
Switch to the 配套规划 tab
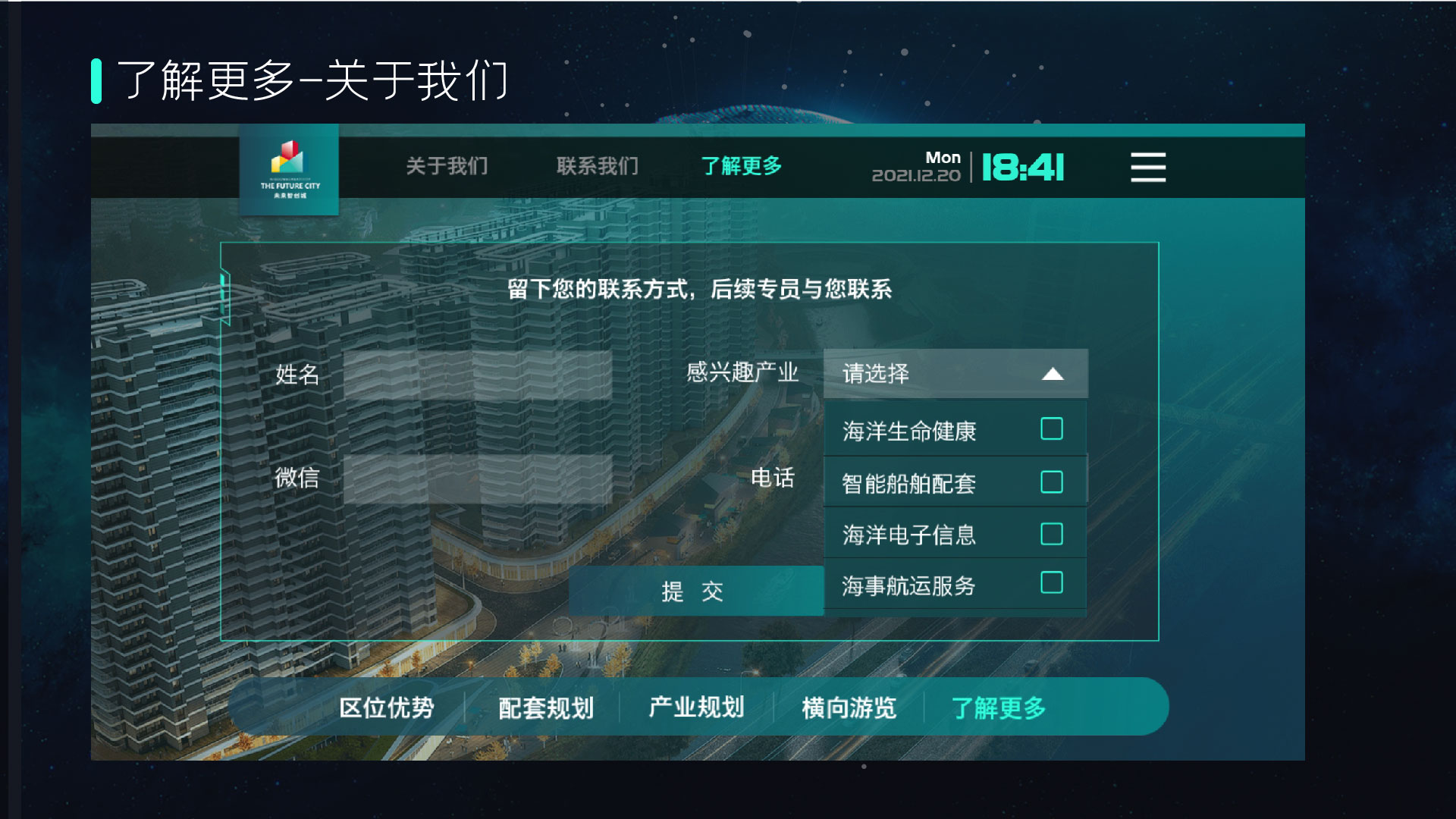click(546, 707)
